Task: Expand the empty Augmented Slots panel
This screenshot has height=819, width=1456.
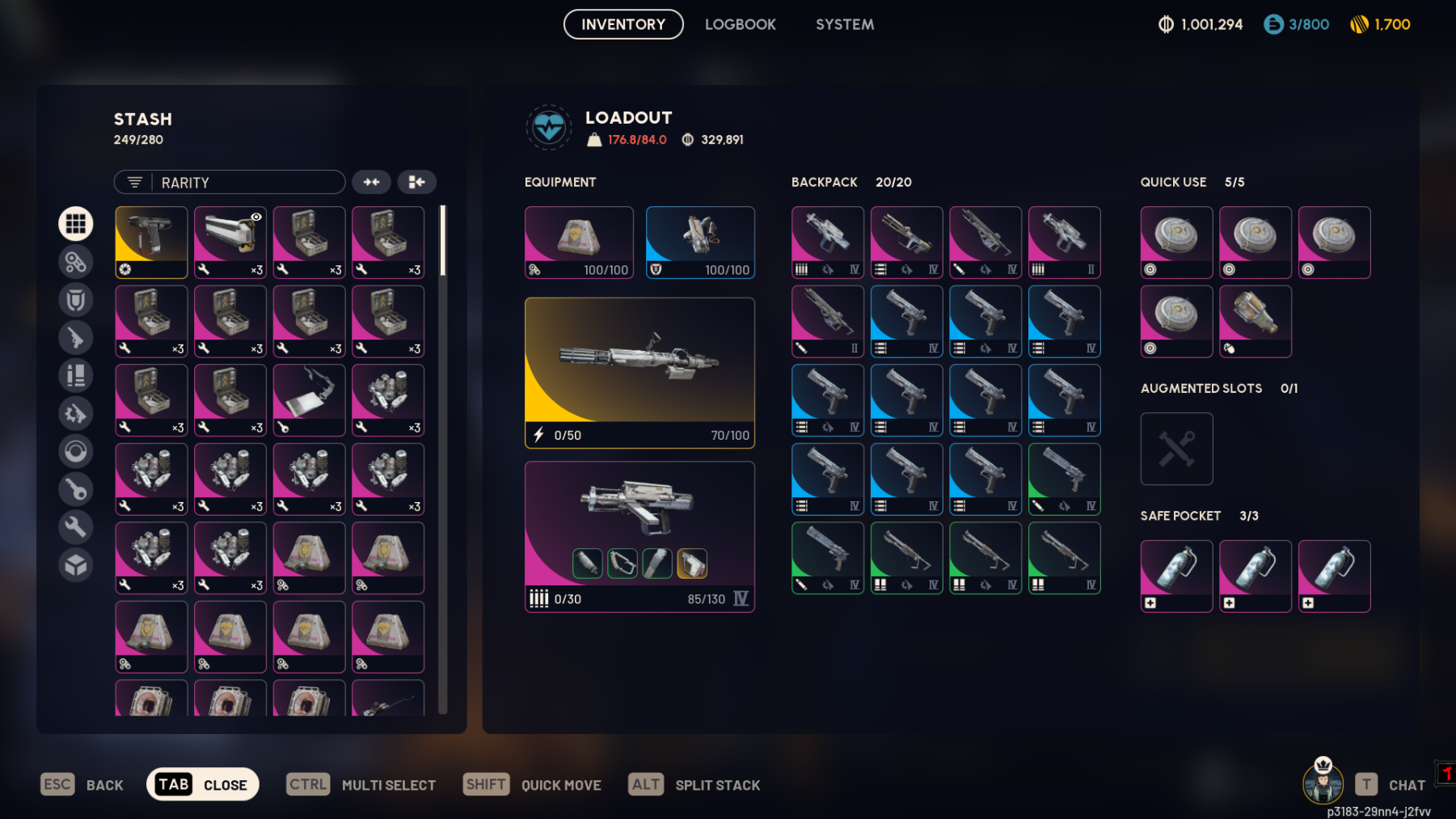Action: (x=1176, y=449)
